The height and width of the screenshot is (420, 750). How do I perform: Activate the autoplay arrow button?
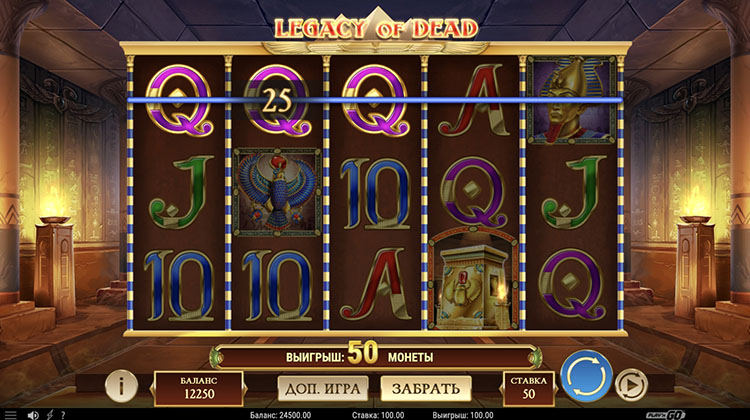(630, 386)
